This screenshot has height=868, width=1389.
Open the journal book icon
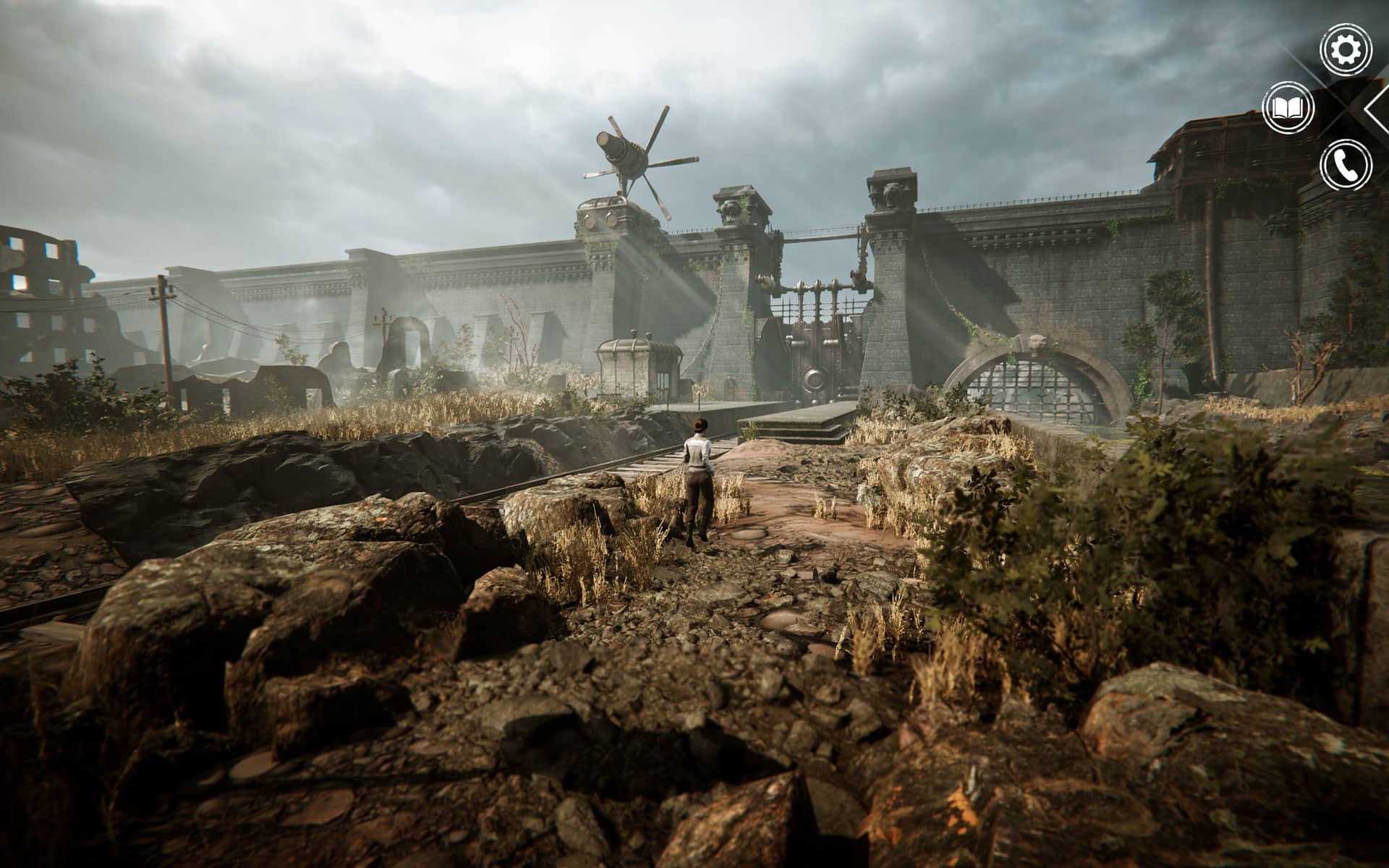point(1288,109)
